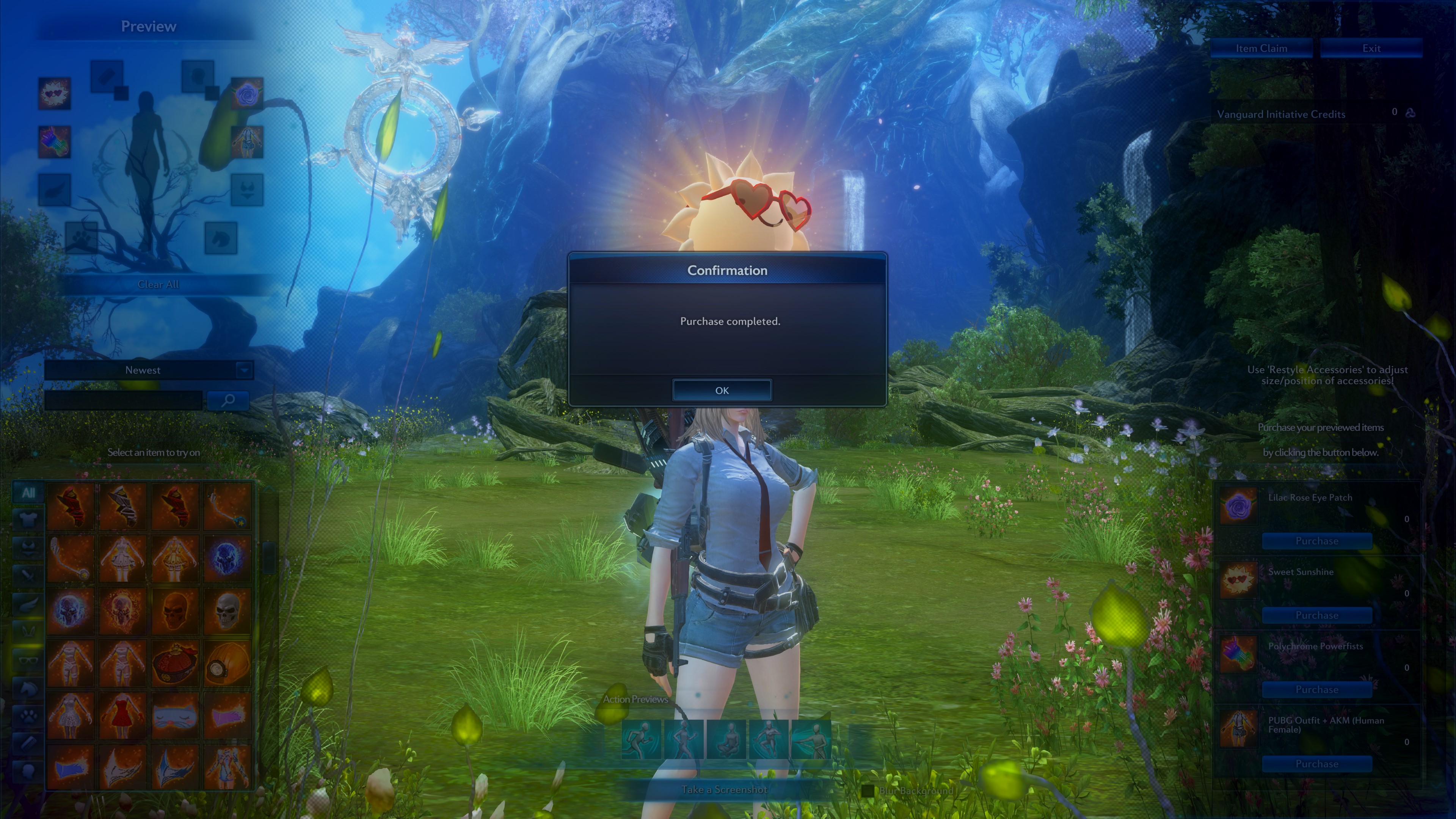The image size is (1456, 819).
Task: Try on the red dress costume
Action: [122, 715]
